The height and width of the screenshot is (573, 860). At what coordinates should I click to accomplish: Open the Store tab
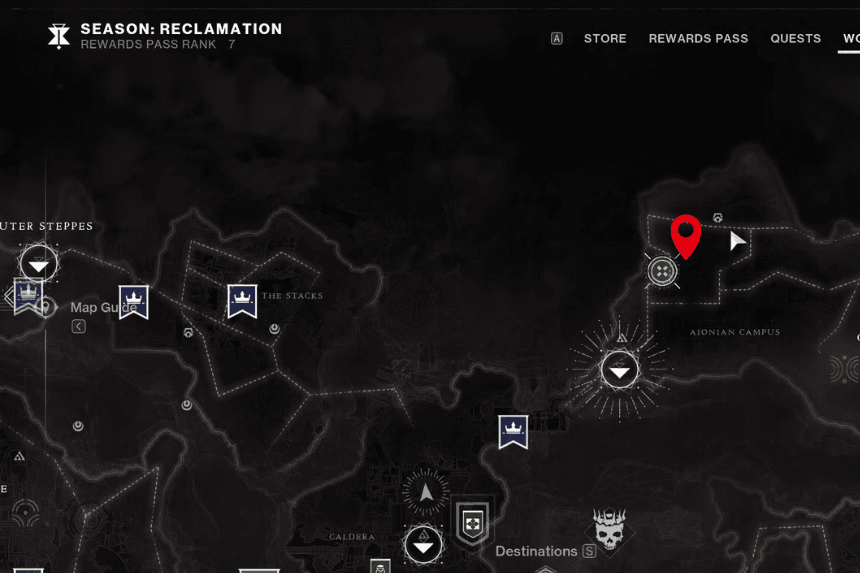coord(605,39)
